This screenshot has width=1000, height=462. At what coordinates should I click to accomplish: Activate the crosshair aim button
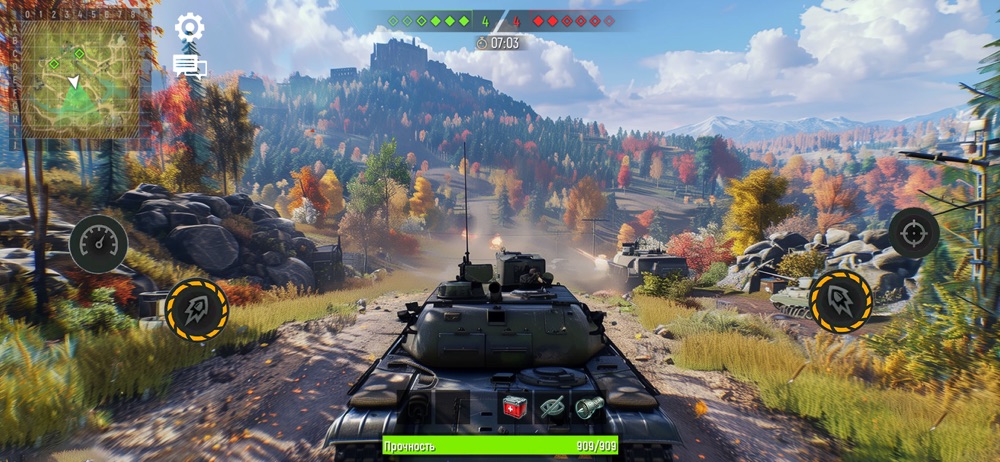tap(913, 233)
